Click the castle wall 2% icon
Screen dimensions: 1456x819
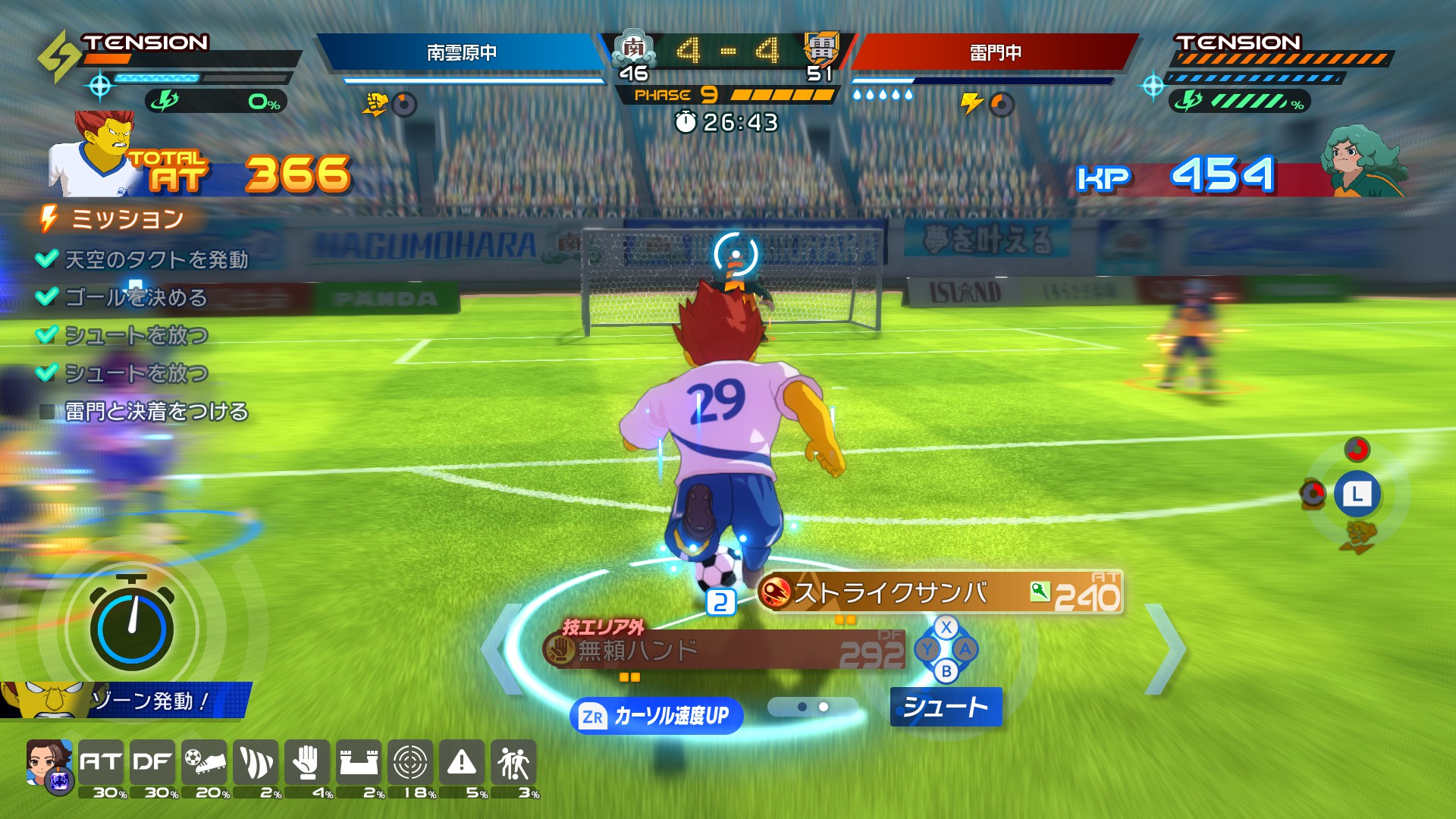[x=358, y=762]
